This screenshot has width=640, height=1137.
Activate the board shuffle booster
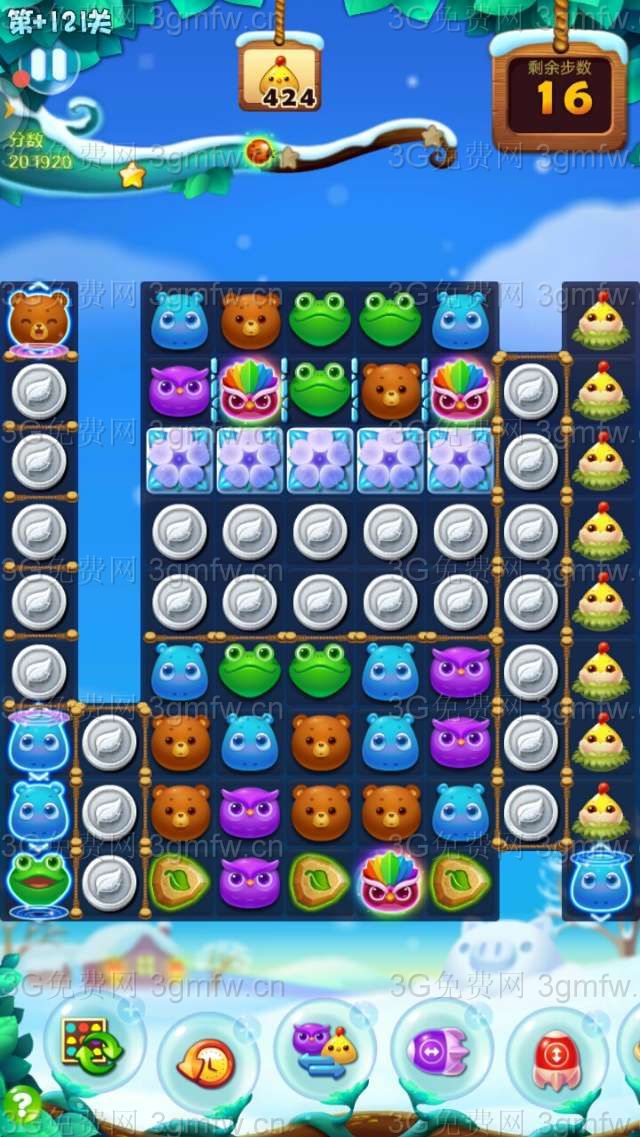pyautogui.click(x=91, y=1043)
